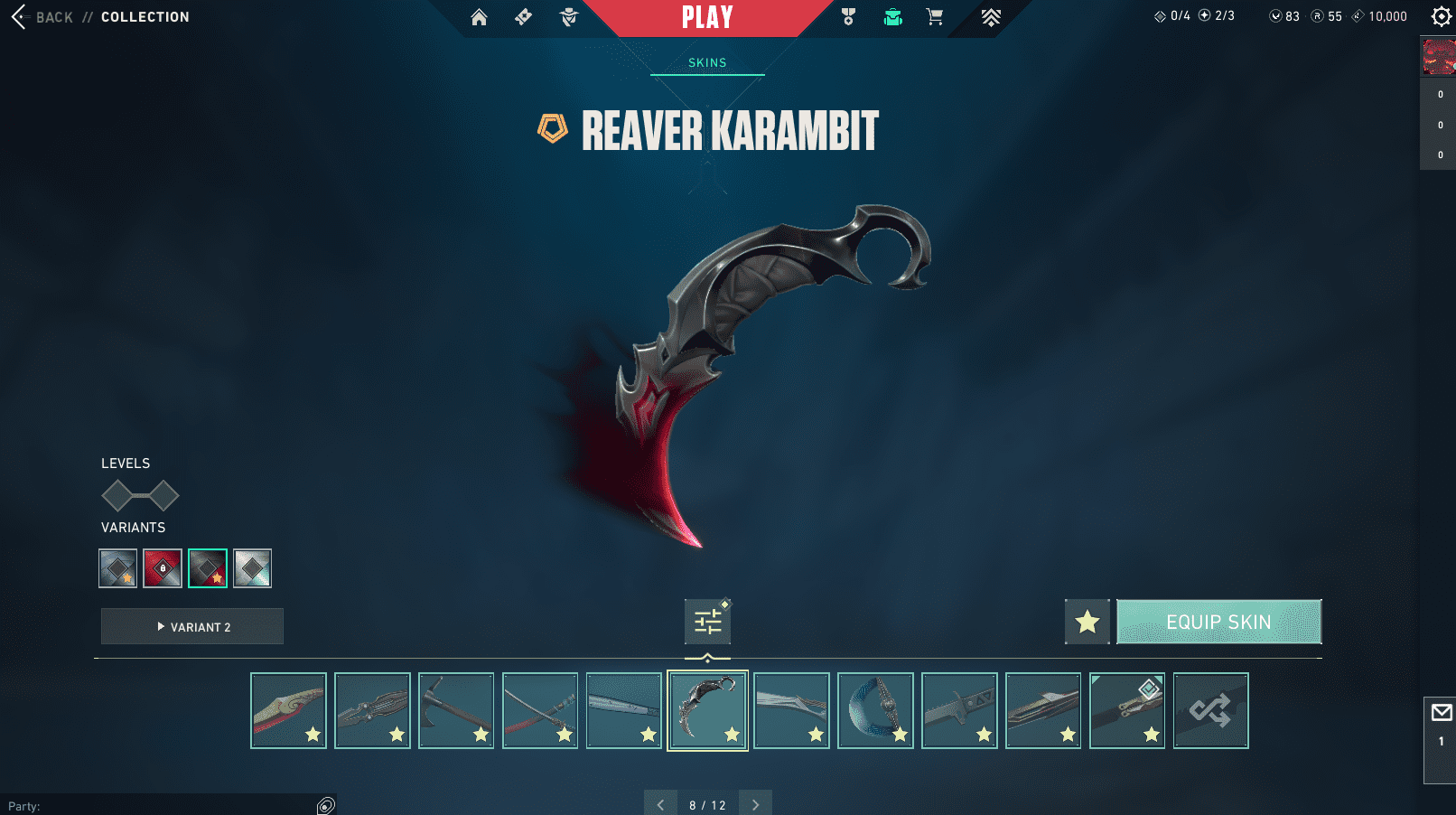Image resolution: width=1456 pixels, height=815 pixels.
Task: Go back to the Collection screen
Action: point(42,17)
